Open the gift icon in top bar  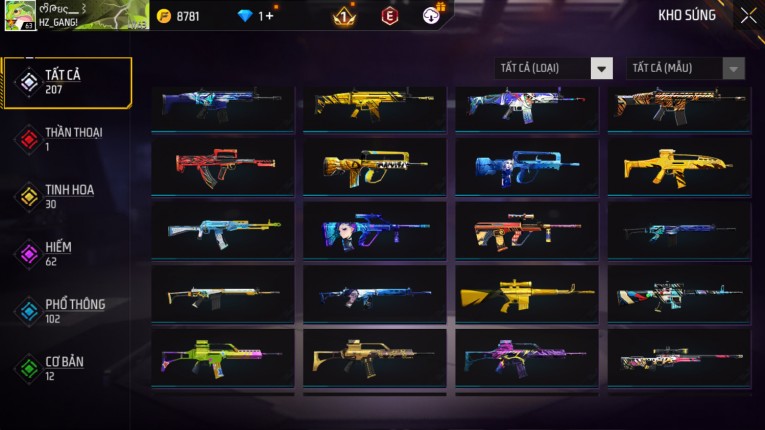433,14
